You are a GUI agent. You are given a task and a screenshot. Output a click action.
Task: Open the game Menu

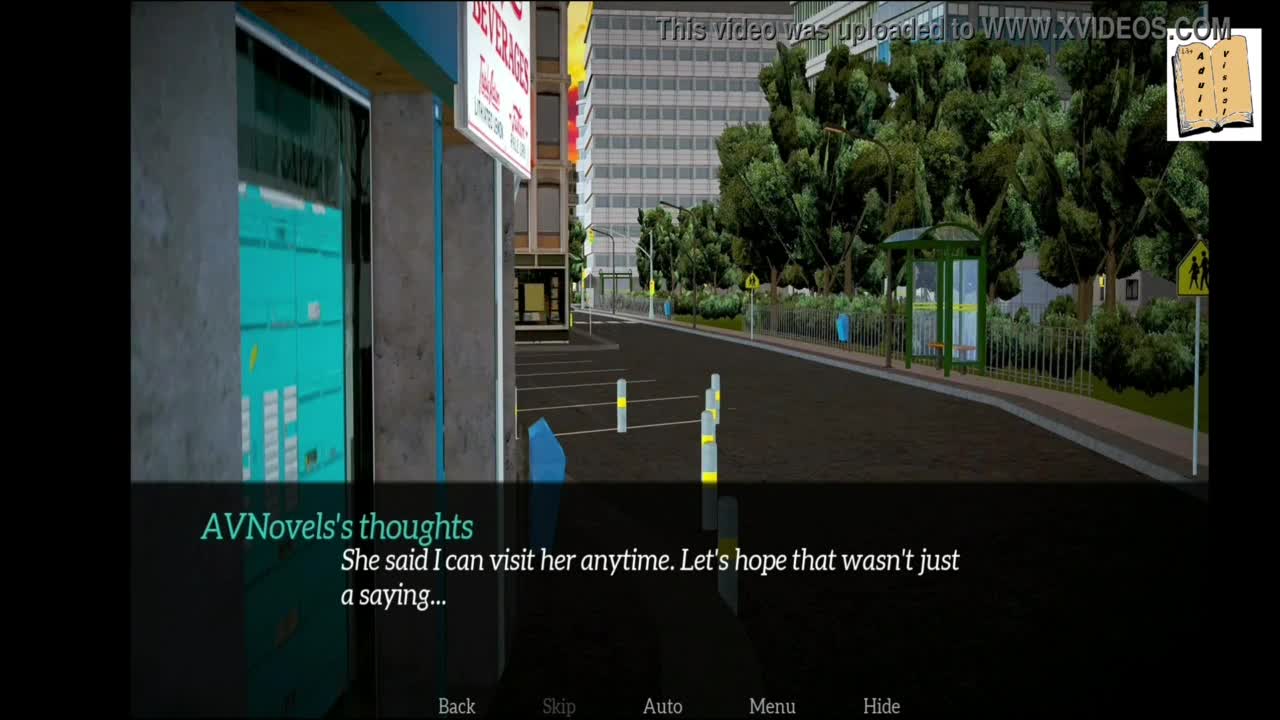772,706
